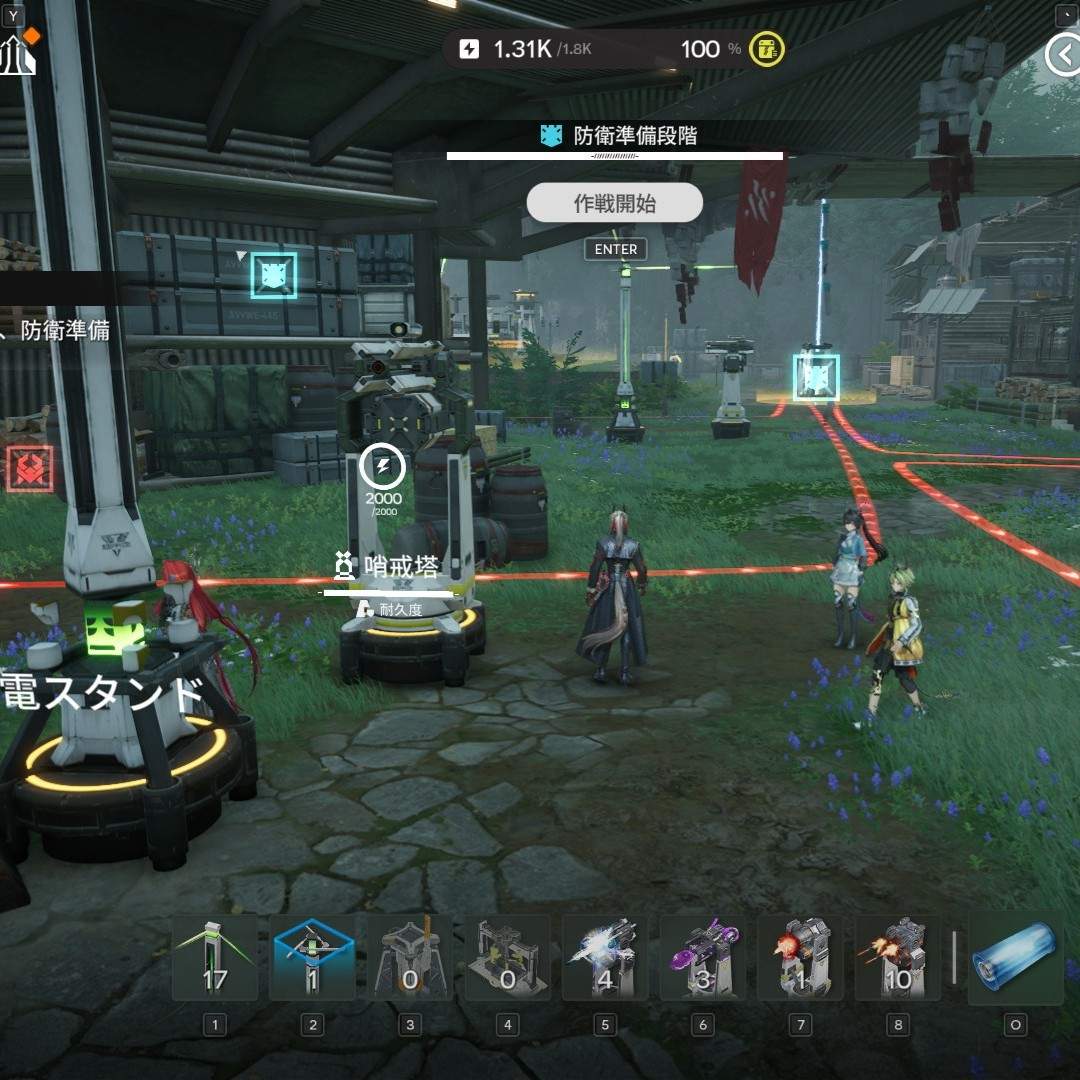Choose the white-flash turret slot with count 4
Image resolution: width=1080 pixels, height=1080 pixels.
(605, 959)
